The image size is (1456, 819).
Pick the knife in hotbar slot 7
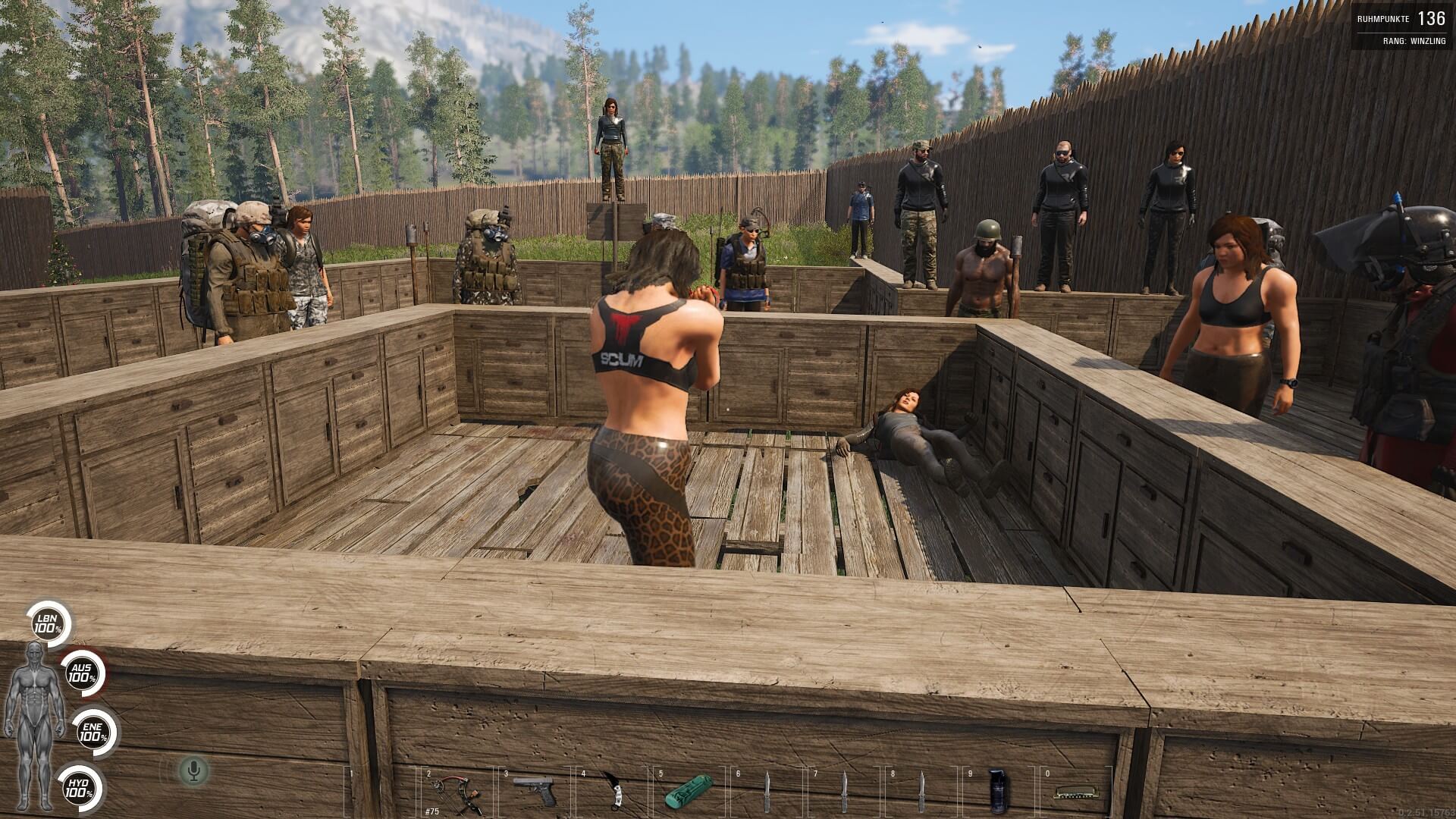coord(844,792)
